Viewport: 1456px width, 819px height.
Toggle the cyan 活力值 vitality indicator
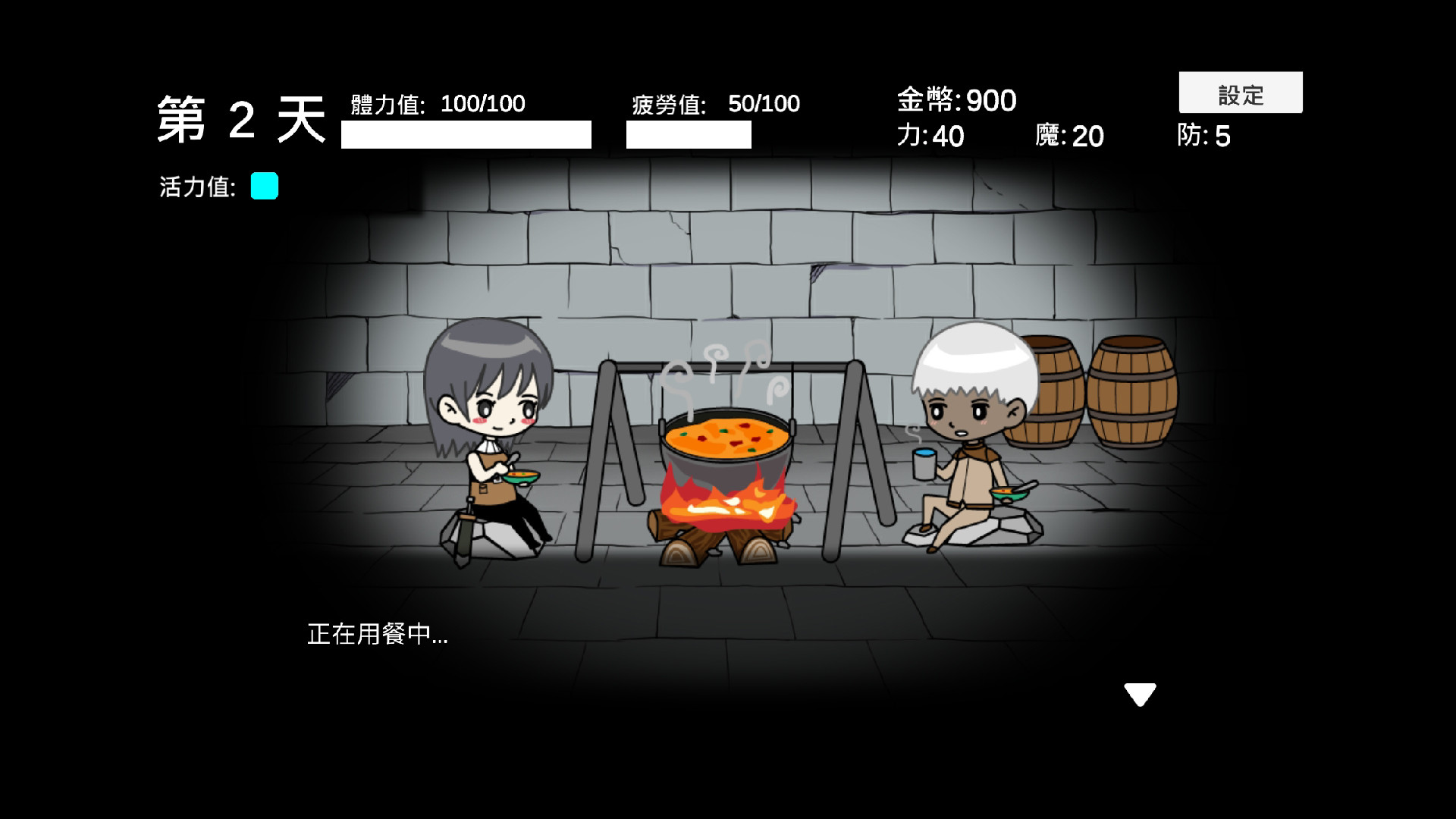(x=264, y=186)
